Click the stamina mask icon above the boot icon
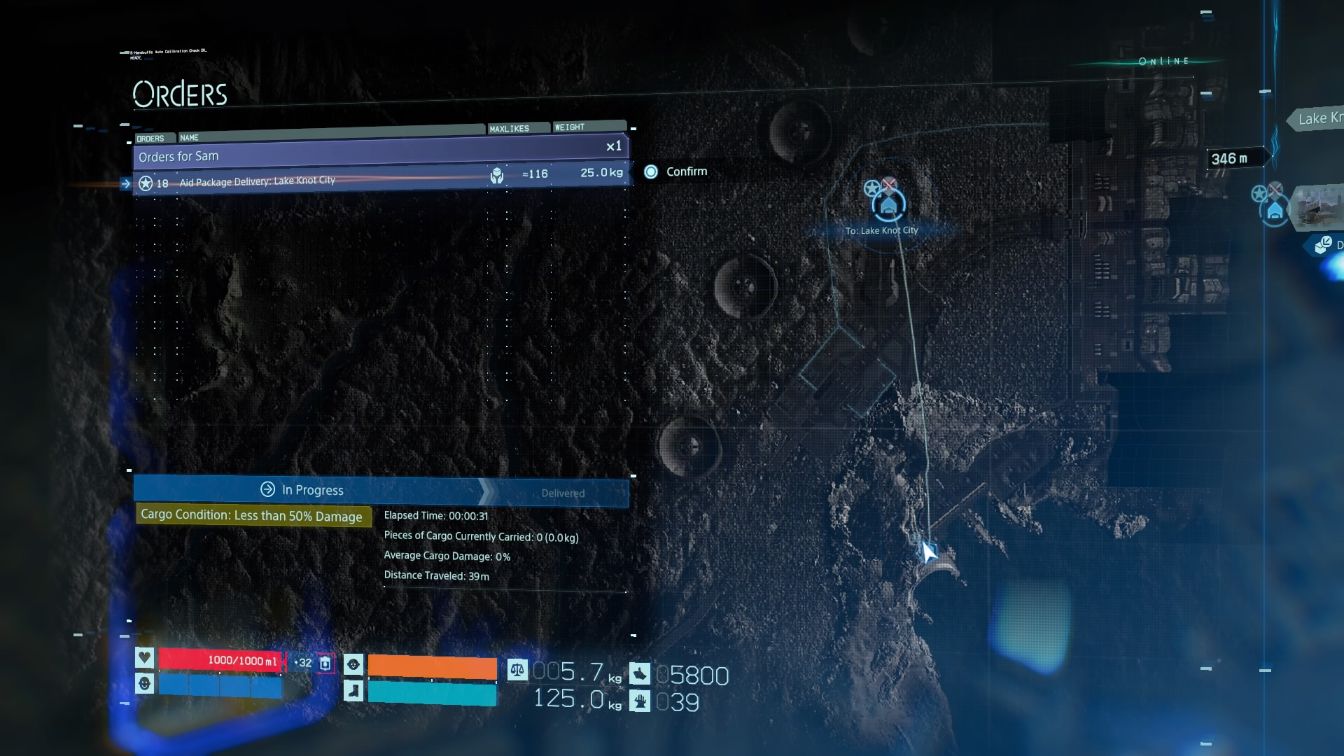The width and height of the screenshot is (1344, 756). (354, 663)
